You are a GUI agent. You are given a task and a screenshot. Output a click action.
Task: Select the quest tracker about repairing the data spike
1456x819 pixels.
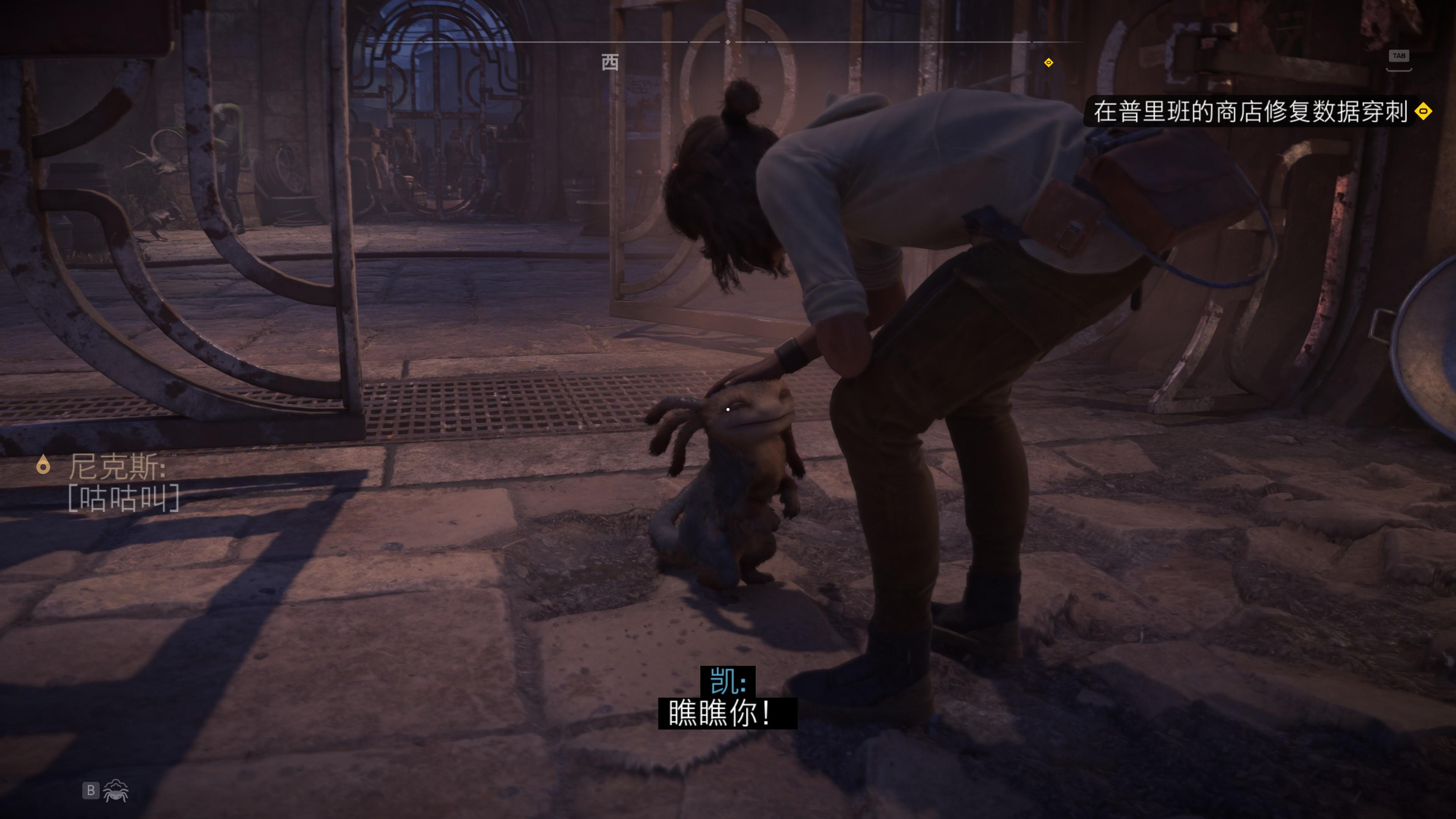point(1250,111)
